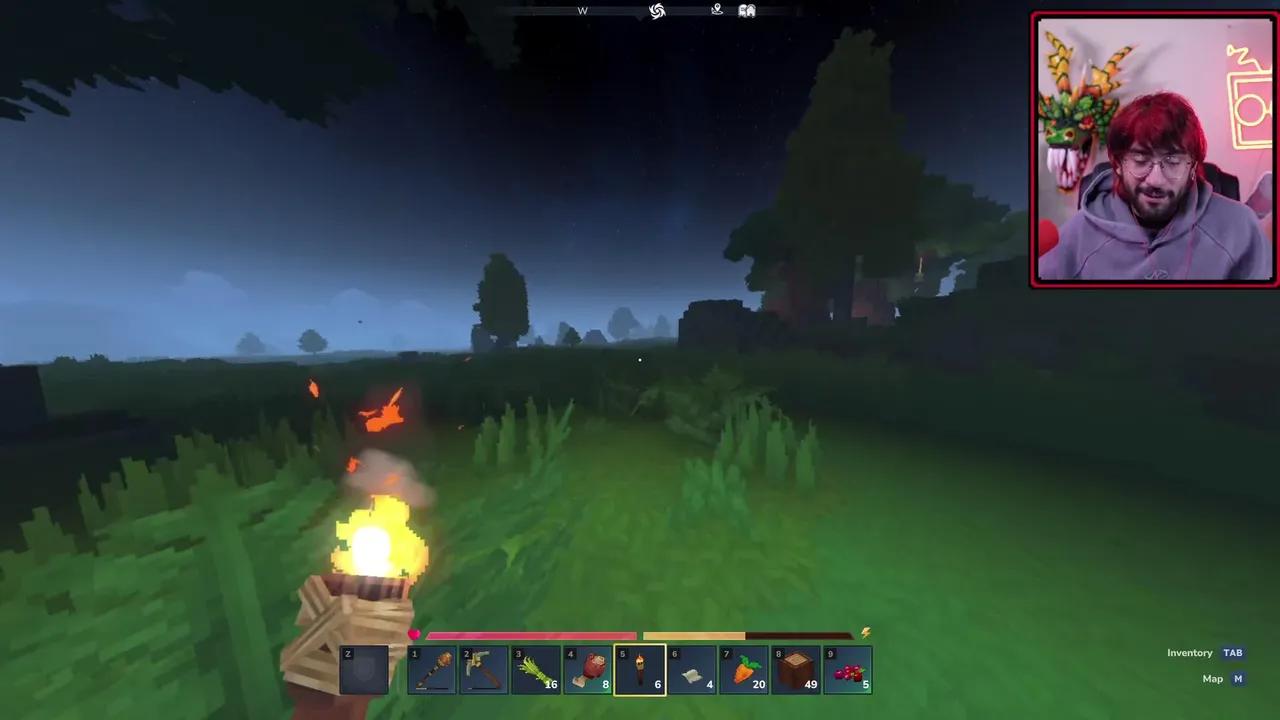
Task: Select the sugarcane stack in slot 3
Action: pyautogui.click(x=537, y=668)
